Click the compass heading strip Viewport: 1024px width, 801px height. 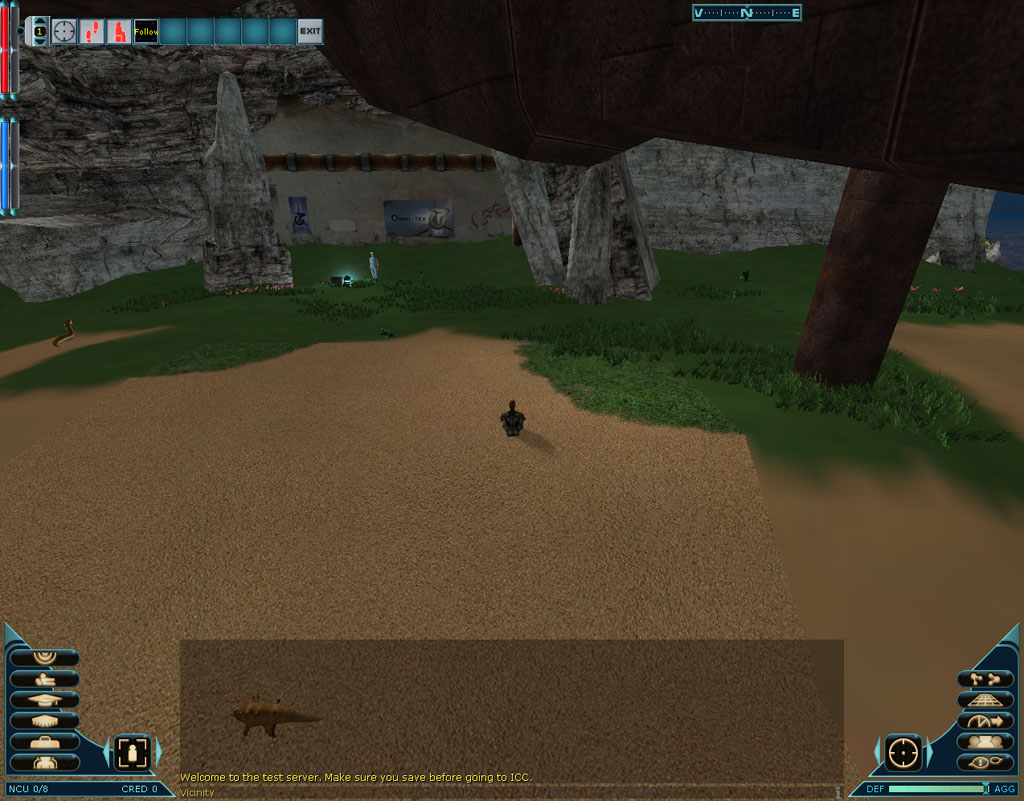746,13
